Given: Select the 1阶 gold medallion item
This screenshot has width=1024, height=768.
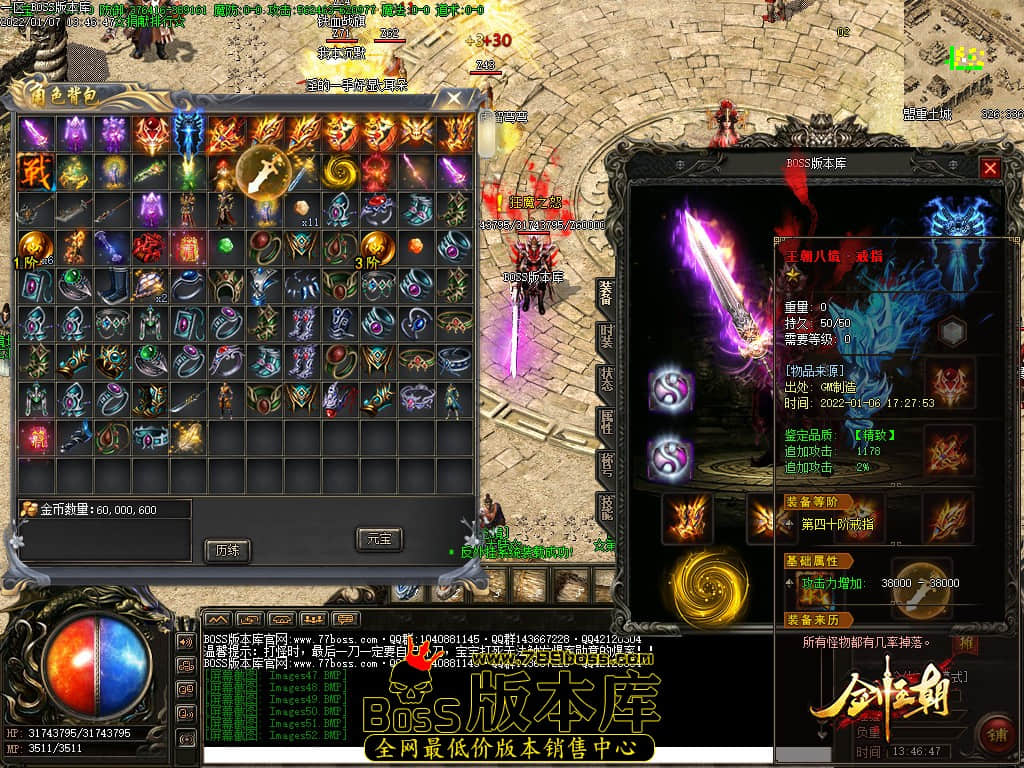Looking at the screenshot, I should pos(34,247).
